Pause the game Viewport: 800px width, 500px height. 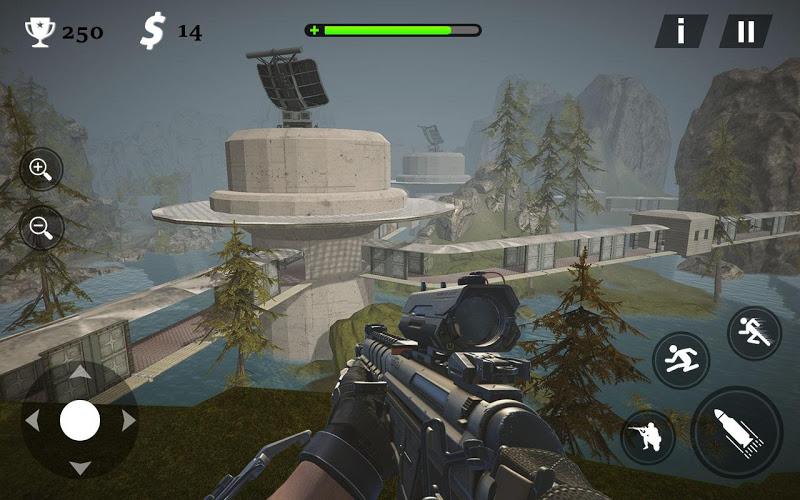746,31
